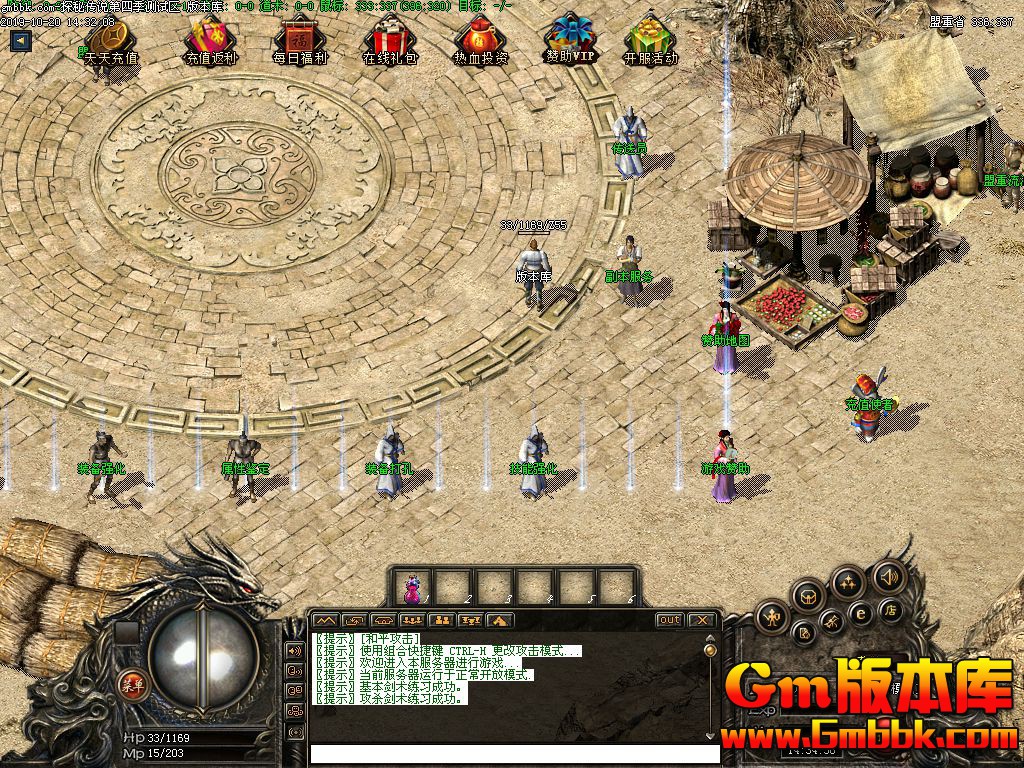Open the skills panel with three-star button
1024x768 pixels.
(x=848, y=582)
